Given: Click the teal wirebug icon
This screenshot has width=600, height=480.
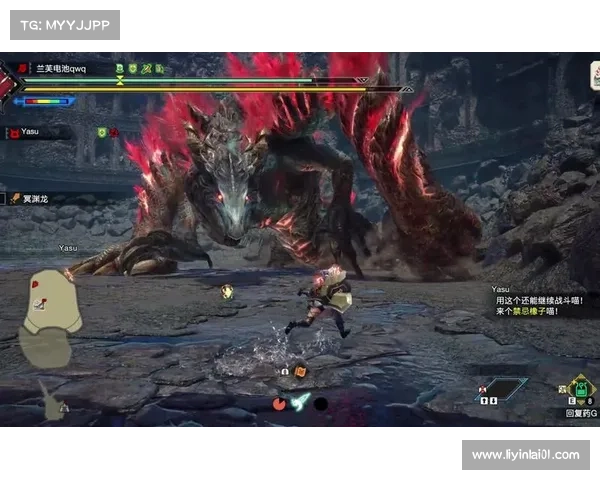Looking at the screenshot, I should 300,402.
